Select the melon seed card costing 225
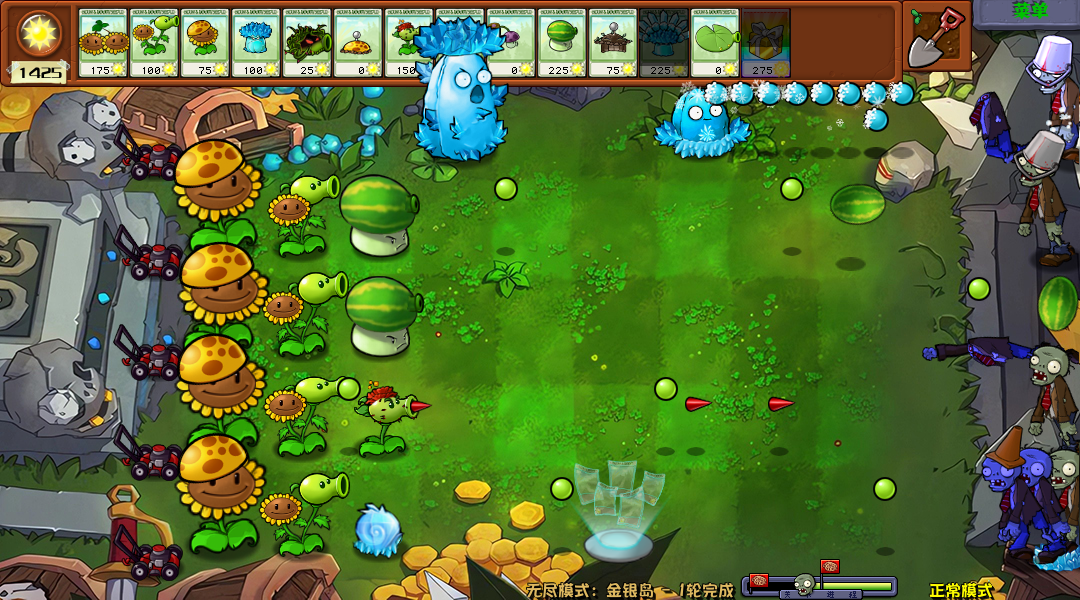This screenshot has width=1080, height=600. 562,42
